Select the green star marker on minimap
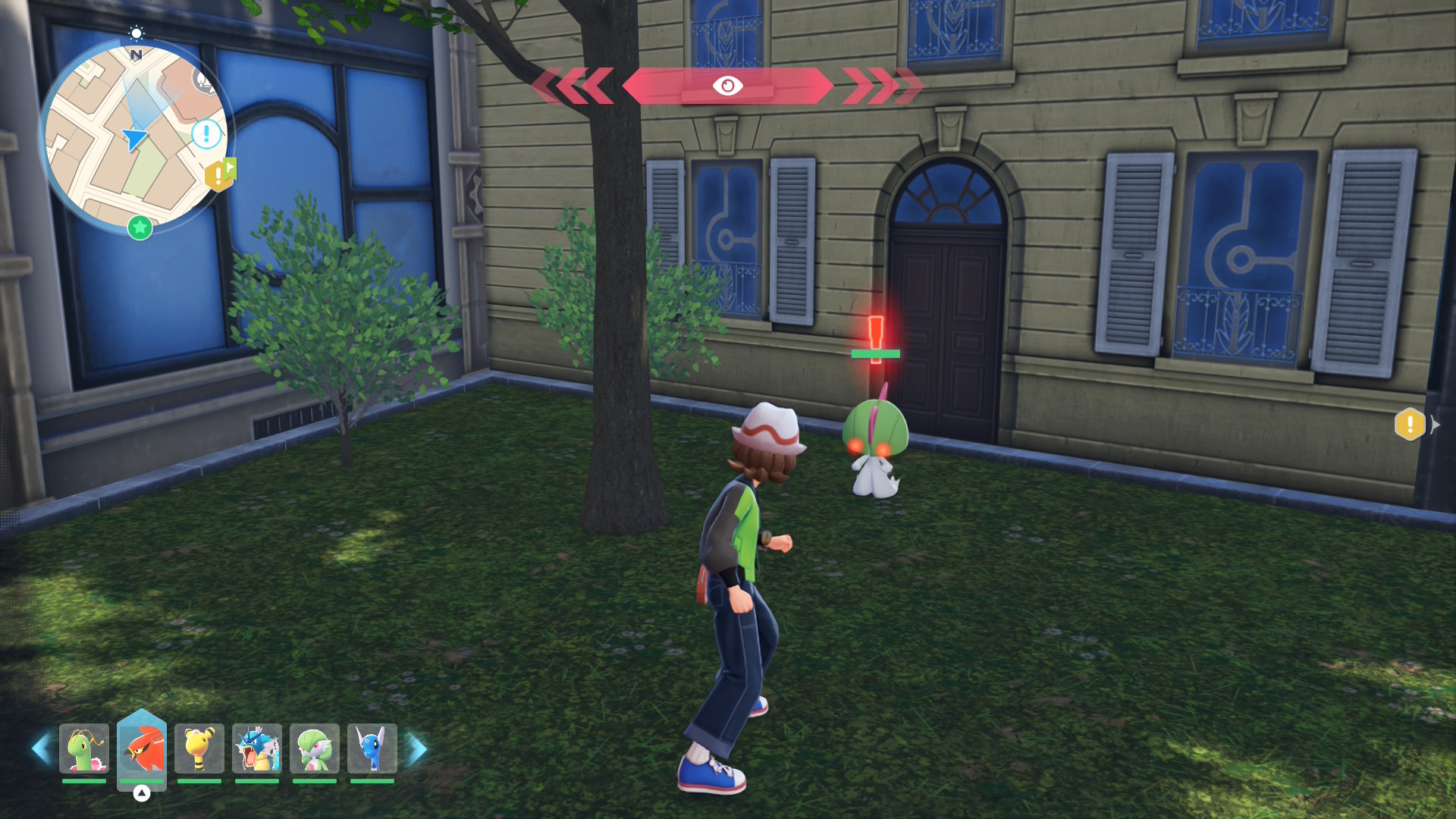1456x819 pixels. coord(140,227)
